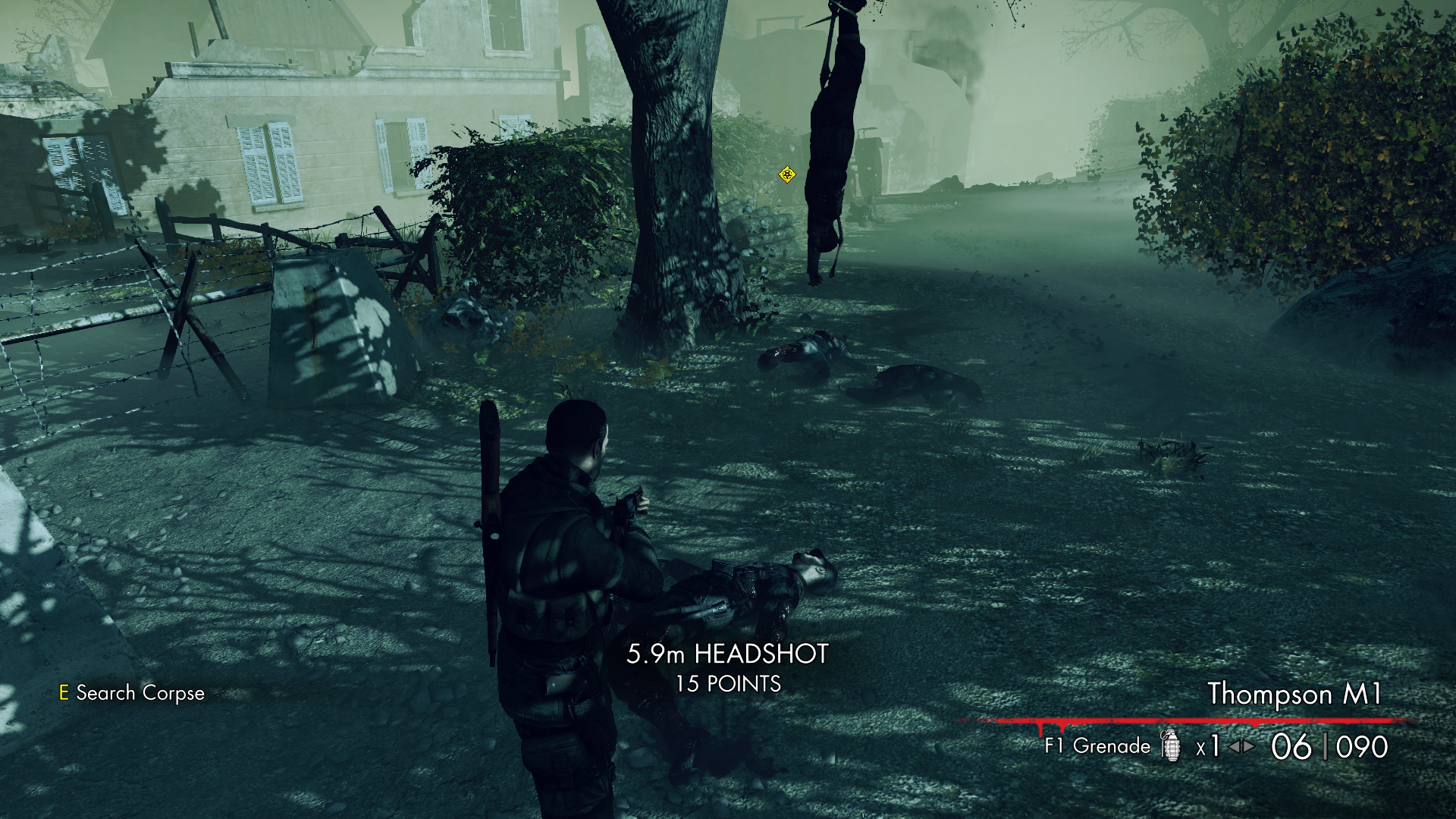
Task: Click the yellow objective marker
Action: 787,175
